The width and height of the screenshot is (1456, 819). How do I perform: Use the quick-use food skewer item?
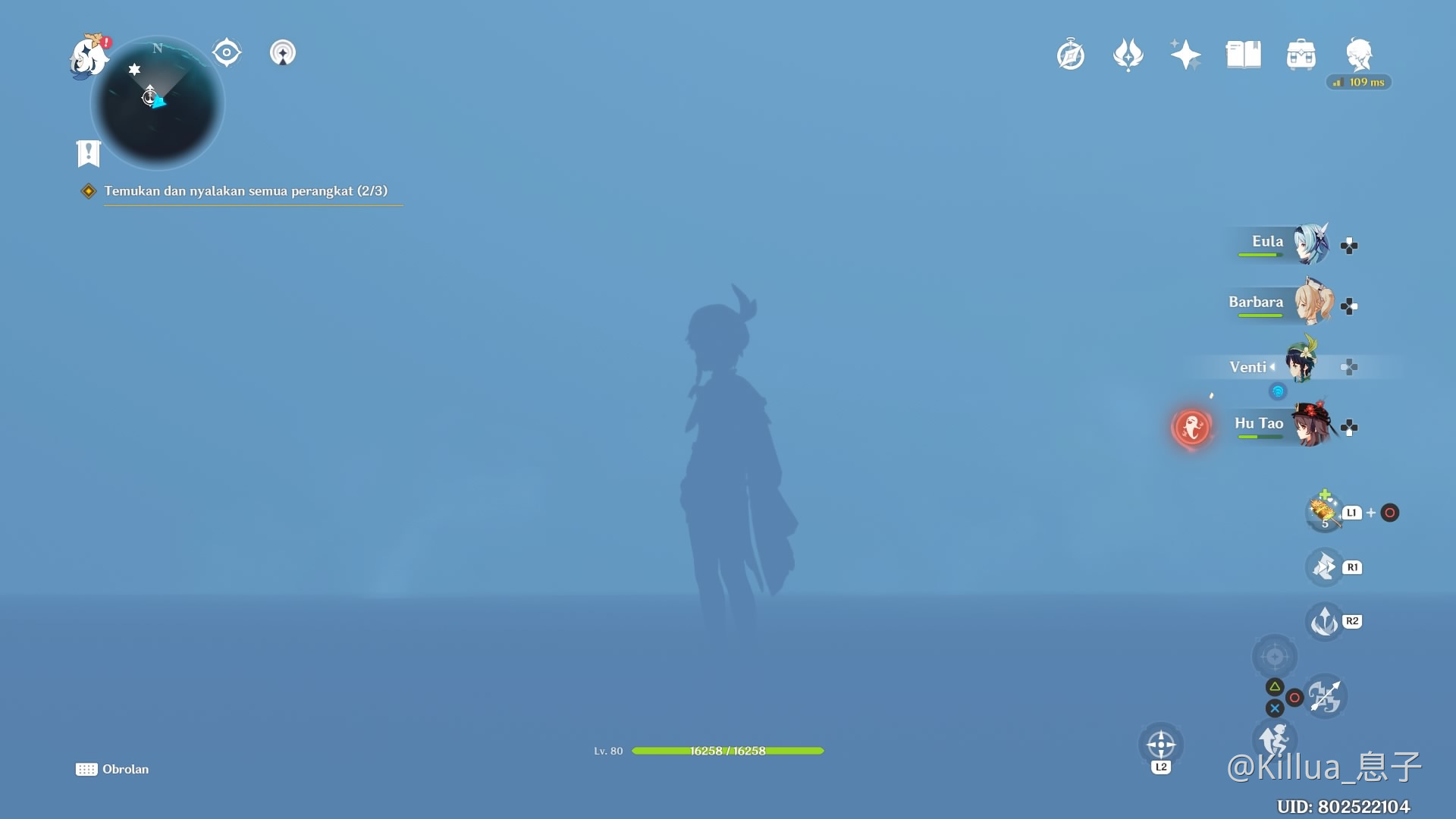click(x=1323, y=513)
